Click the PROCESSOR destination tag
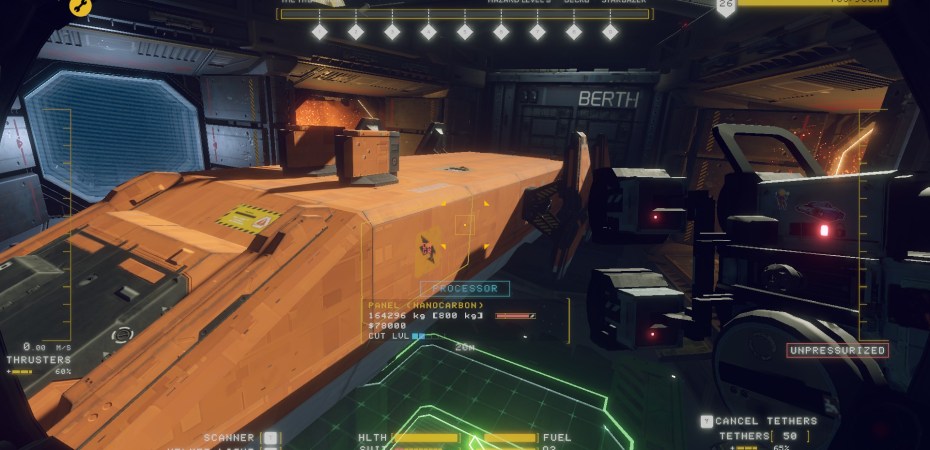 (x=464, y=289)
